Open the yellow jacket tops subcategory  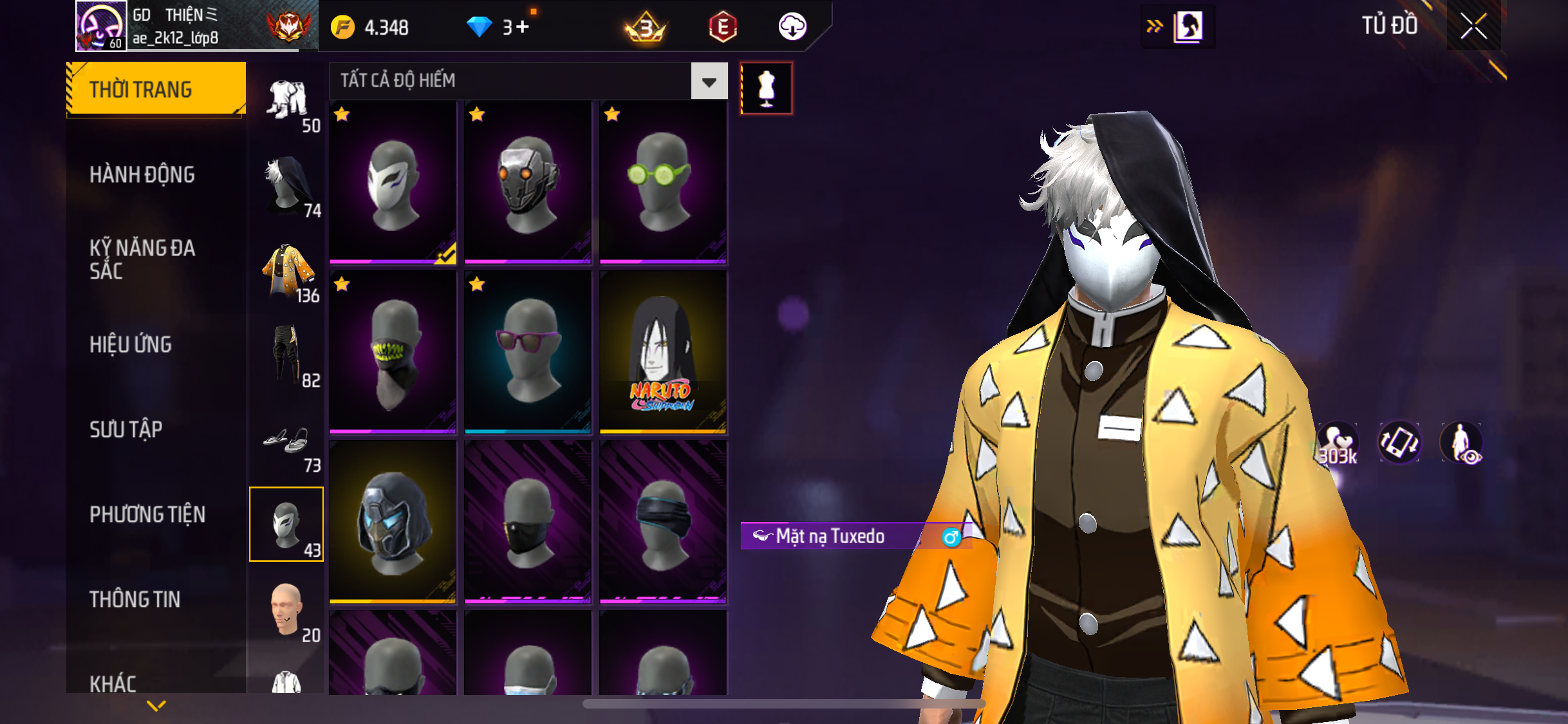click(x=287, y=272)
